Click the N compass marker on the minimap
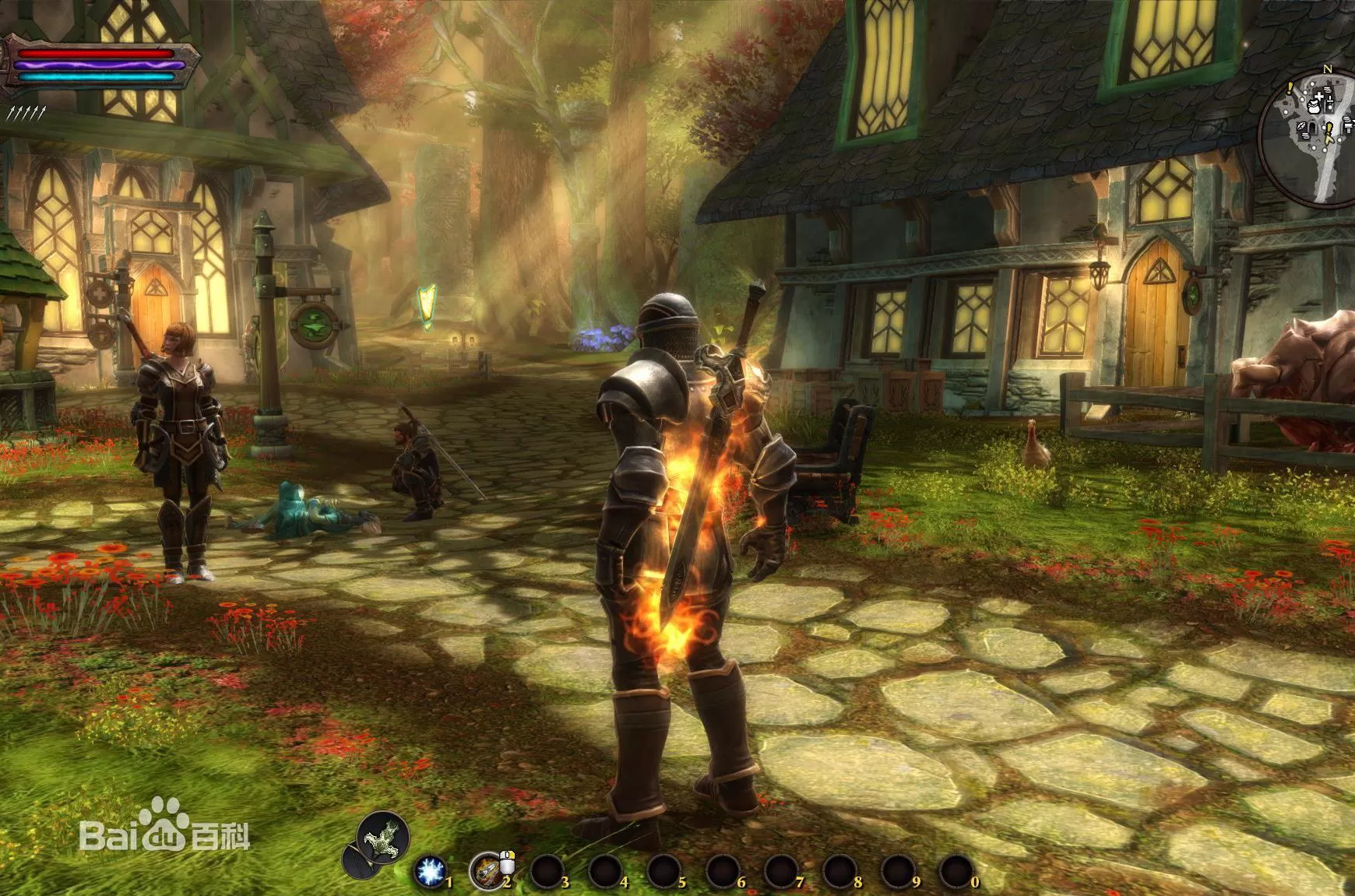Viewport: 1355px width, 896px height. pos(1327,69)
